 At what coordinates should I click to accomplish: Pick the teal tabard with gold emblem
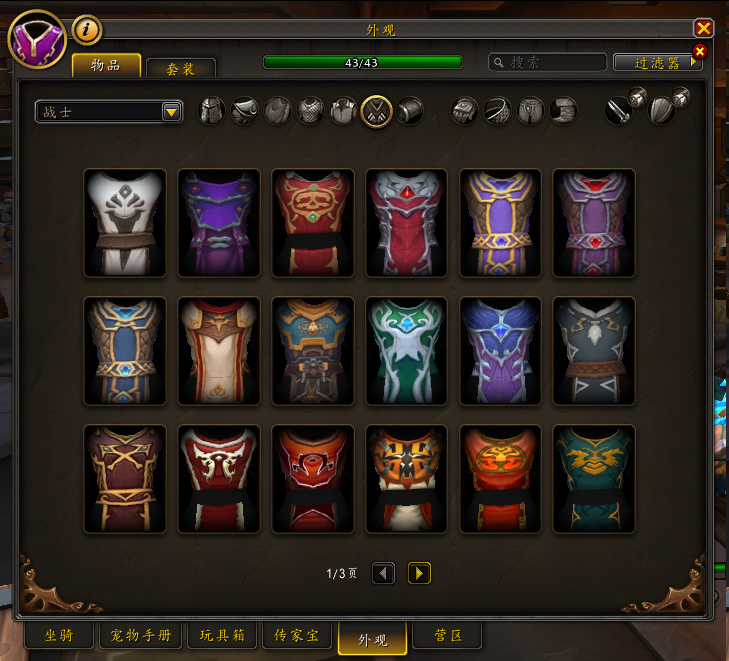594,479
